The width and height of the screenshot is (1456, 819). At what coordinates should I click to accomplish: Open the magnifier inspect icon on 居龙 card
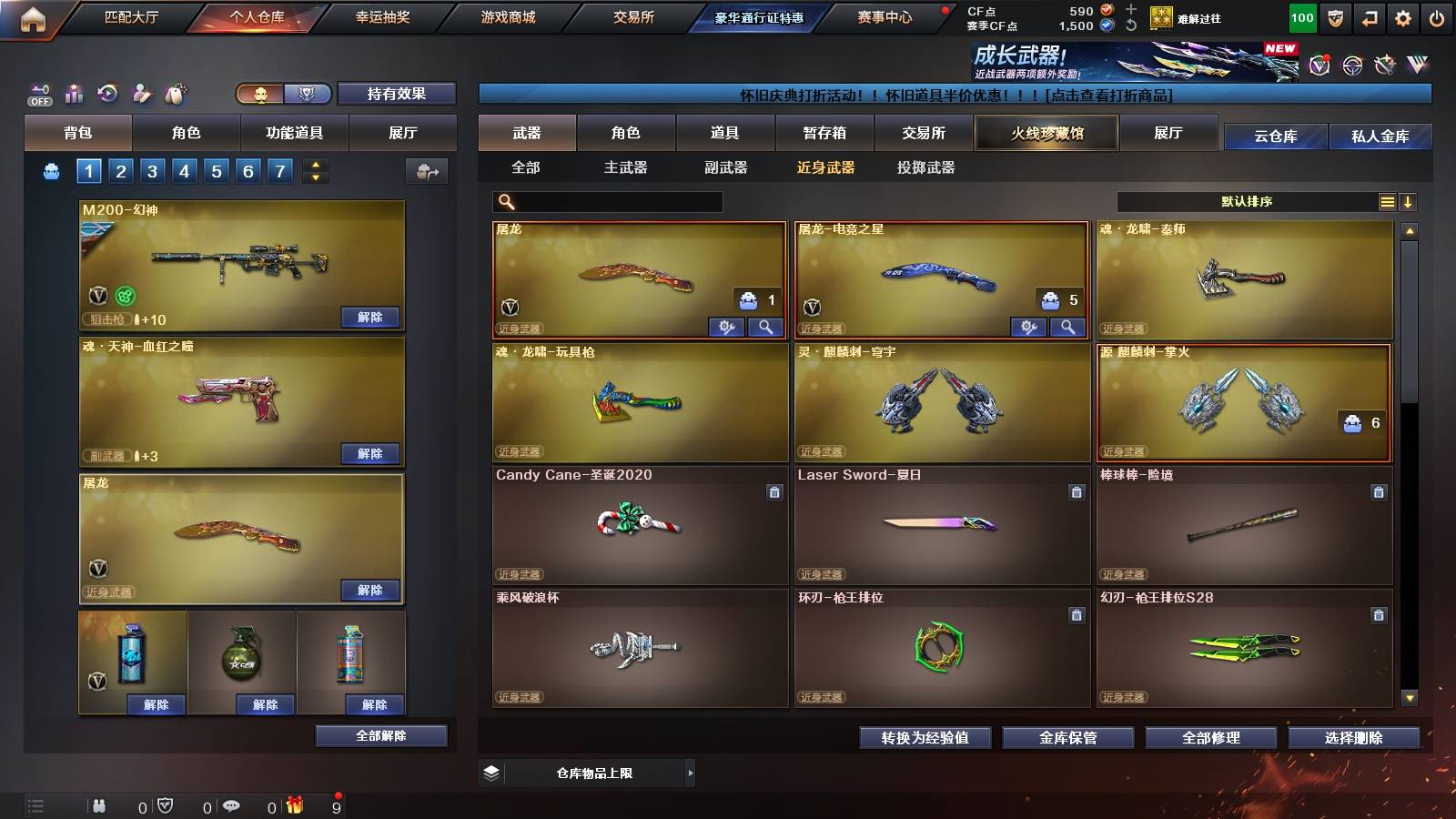point(766,326)
